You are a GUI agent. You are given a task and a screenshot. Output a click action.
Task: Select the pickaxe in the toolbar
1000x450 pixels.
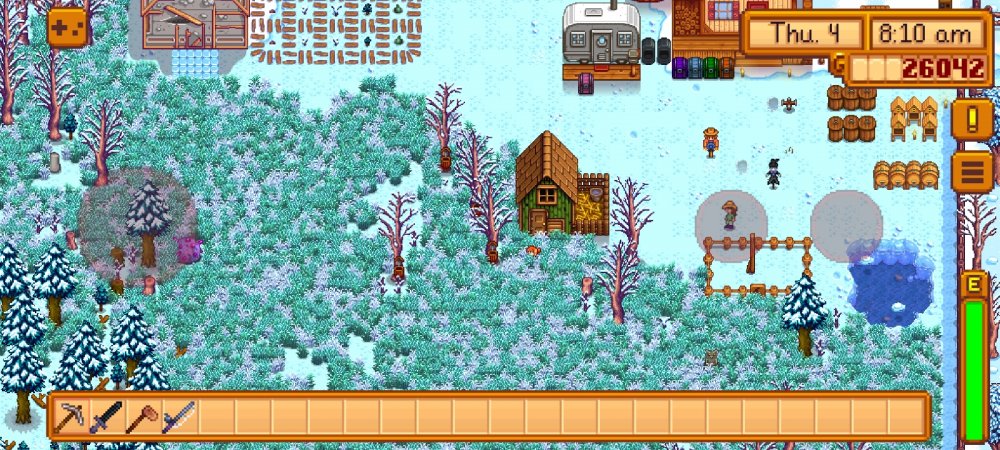(x=70, y=416)
